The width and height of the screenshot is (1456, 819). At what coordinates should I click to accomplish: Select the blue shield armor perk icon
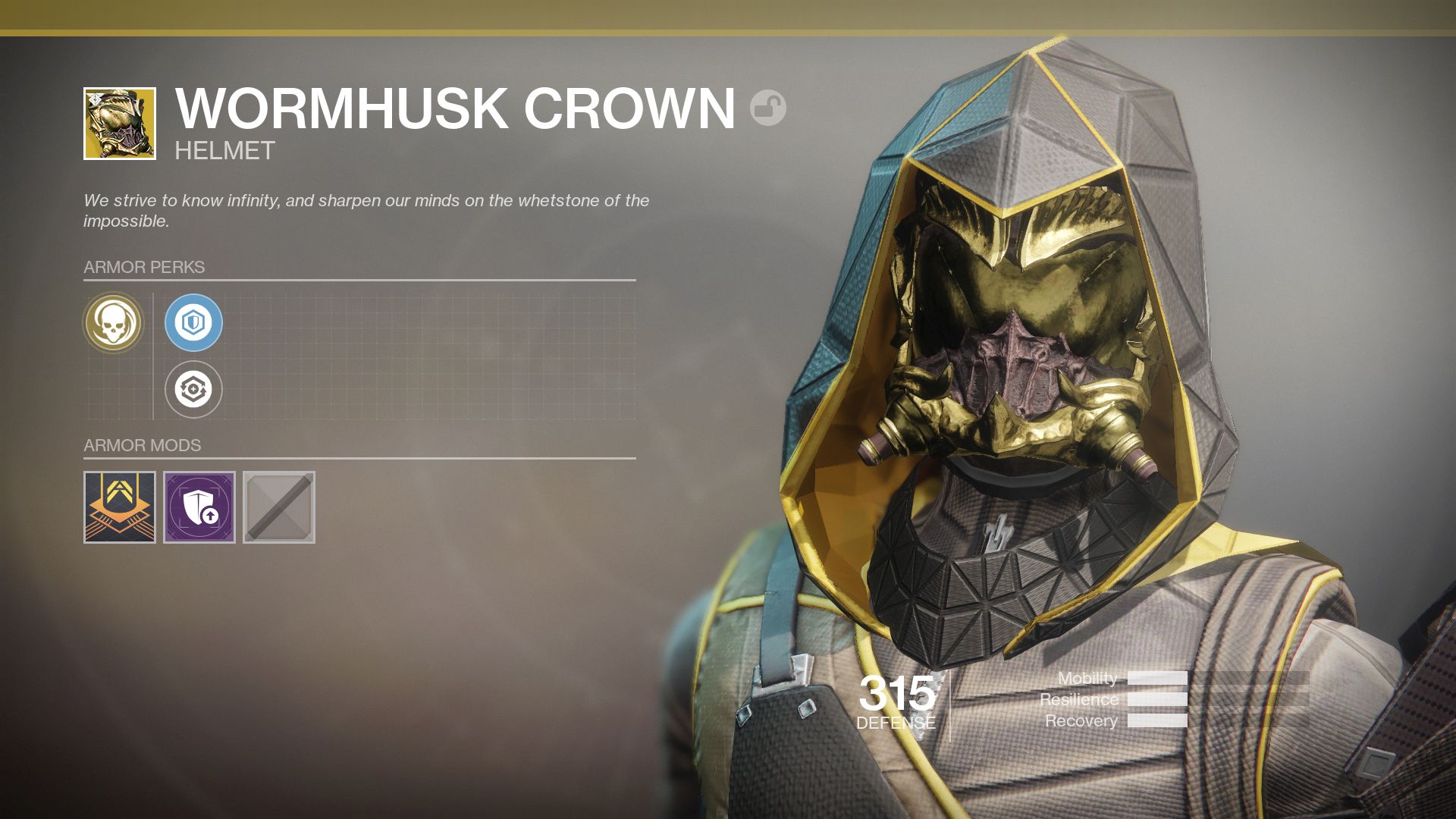point(195,322)
